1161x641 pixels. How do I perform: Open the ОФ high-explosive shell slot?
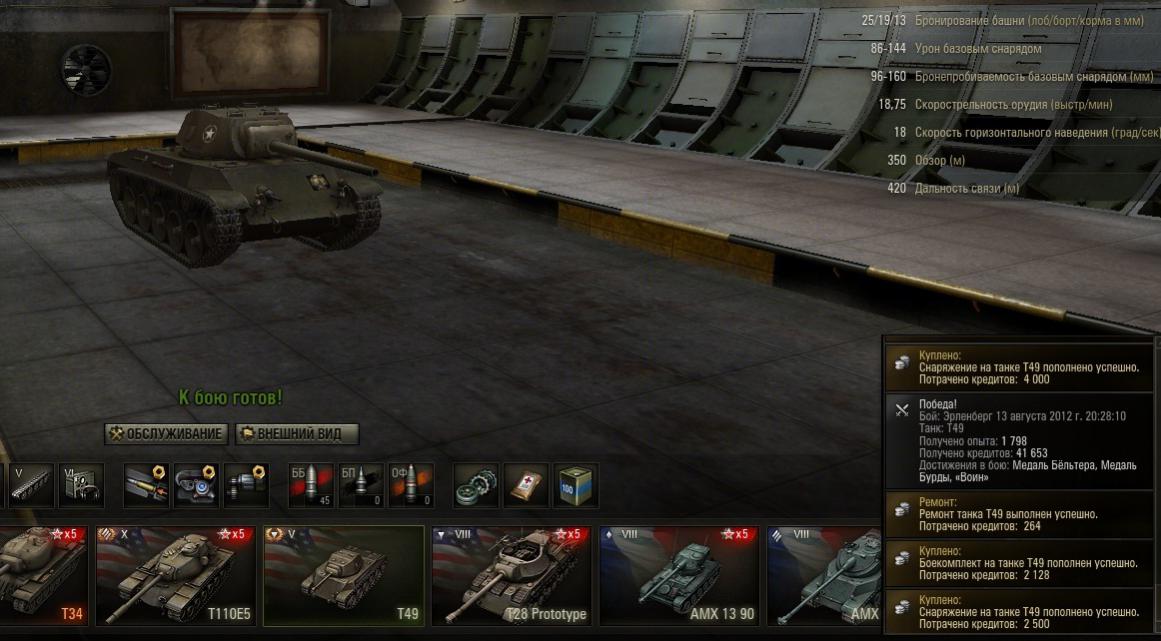tap(411, 485)
